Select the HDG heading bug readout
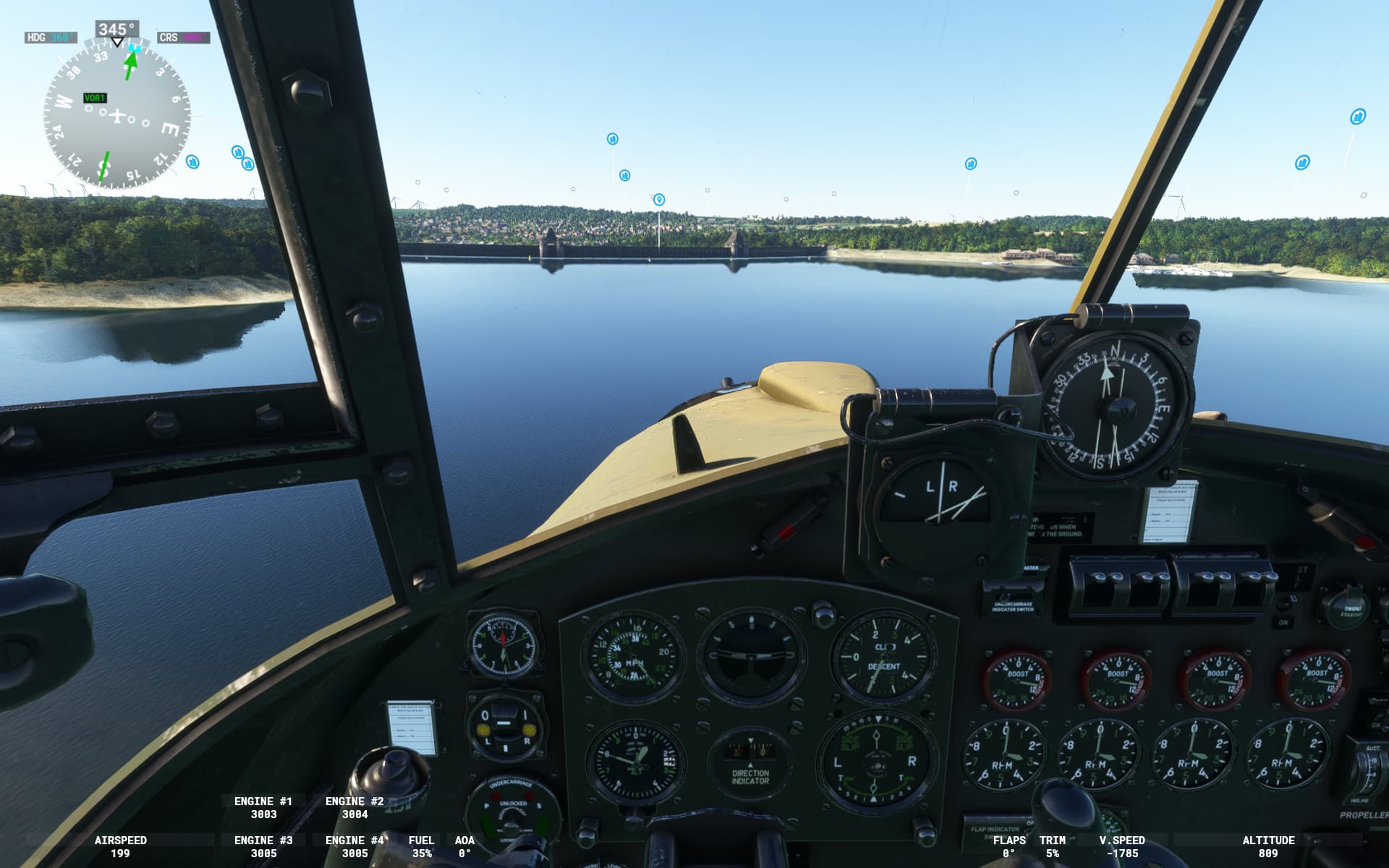 pyautogui.click(x=50, y=38)
